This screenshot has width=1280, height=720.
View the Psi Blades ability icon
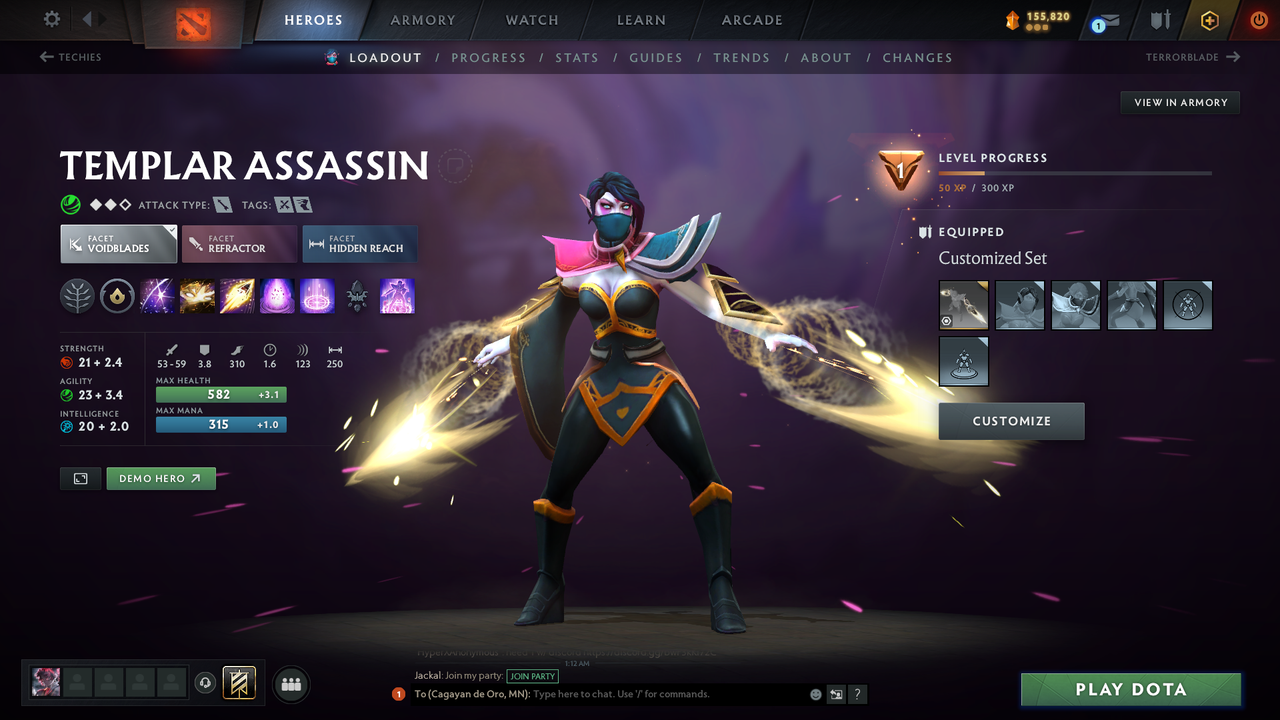pos(237,296)
